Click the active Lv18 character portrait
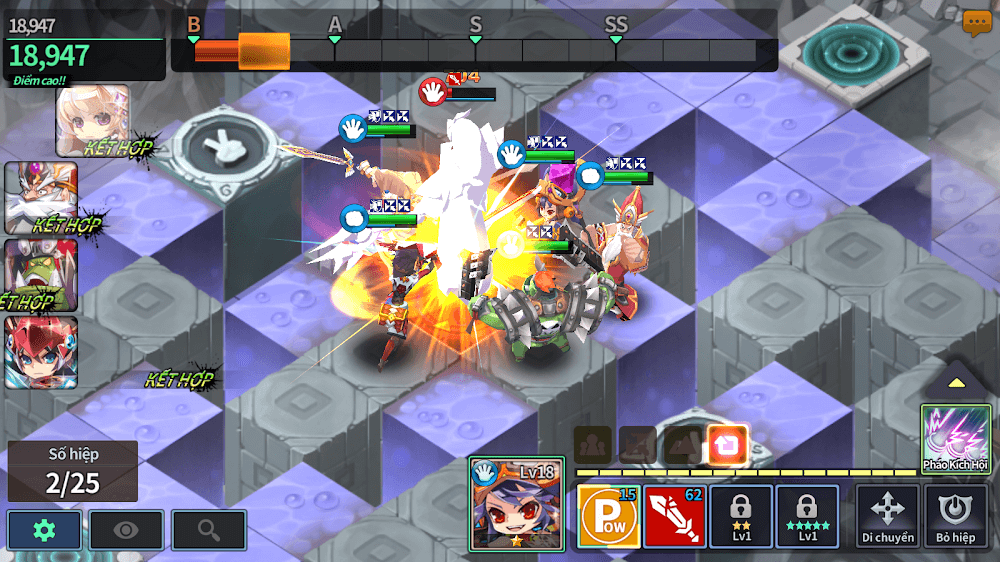The width and height of the screenshot is (1000, 562). click(517, 504)
